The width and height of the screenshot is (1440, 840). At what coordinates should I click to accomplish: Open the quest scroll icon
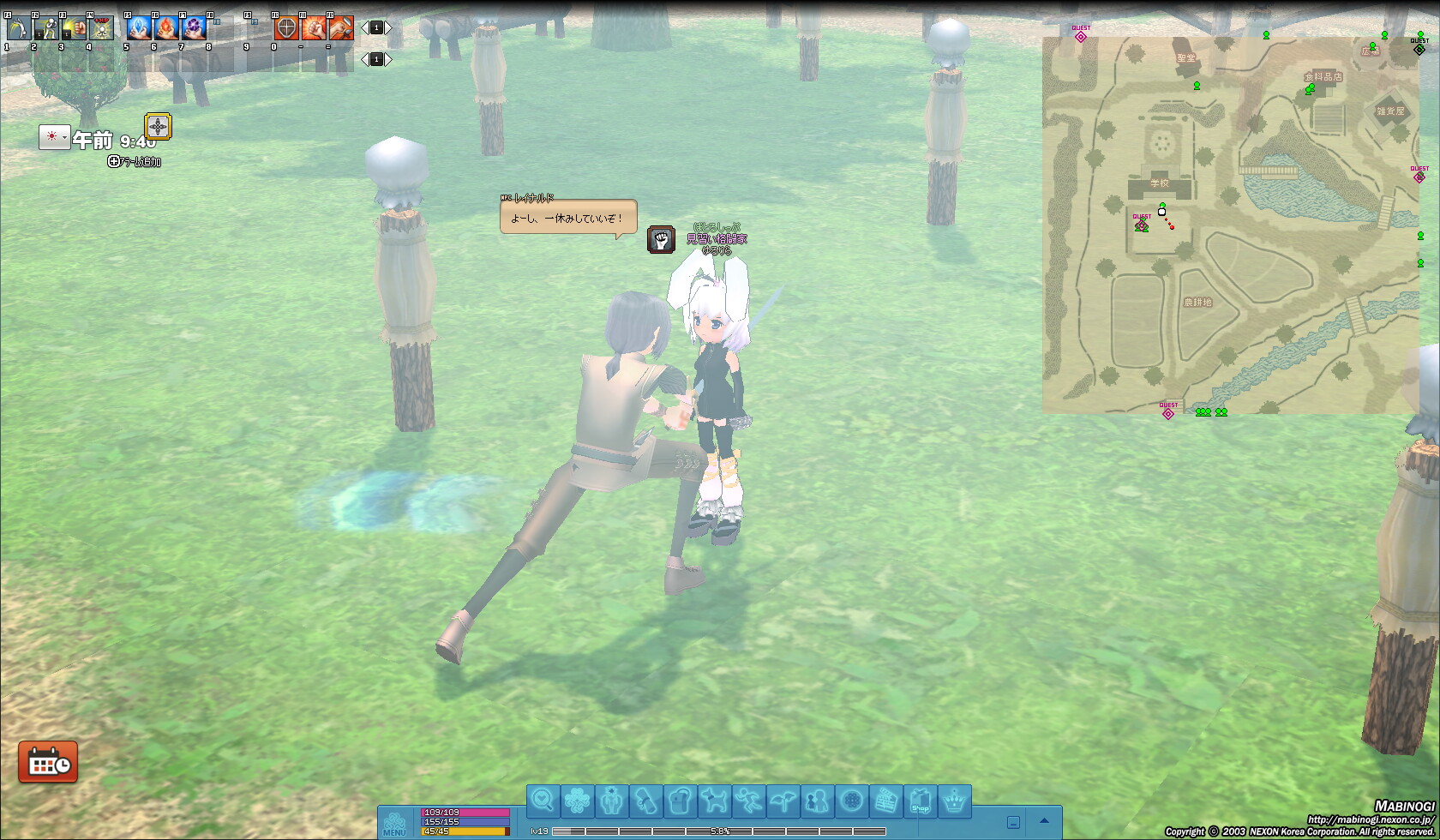pyautogui.click(x=645, y=801)
